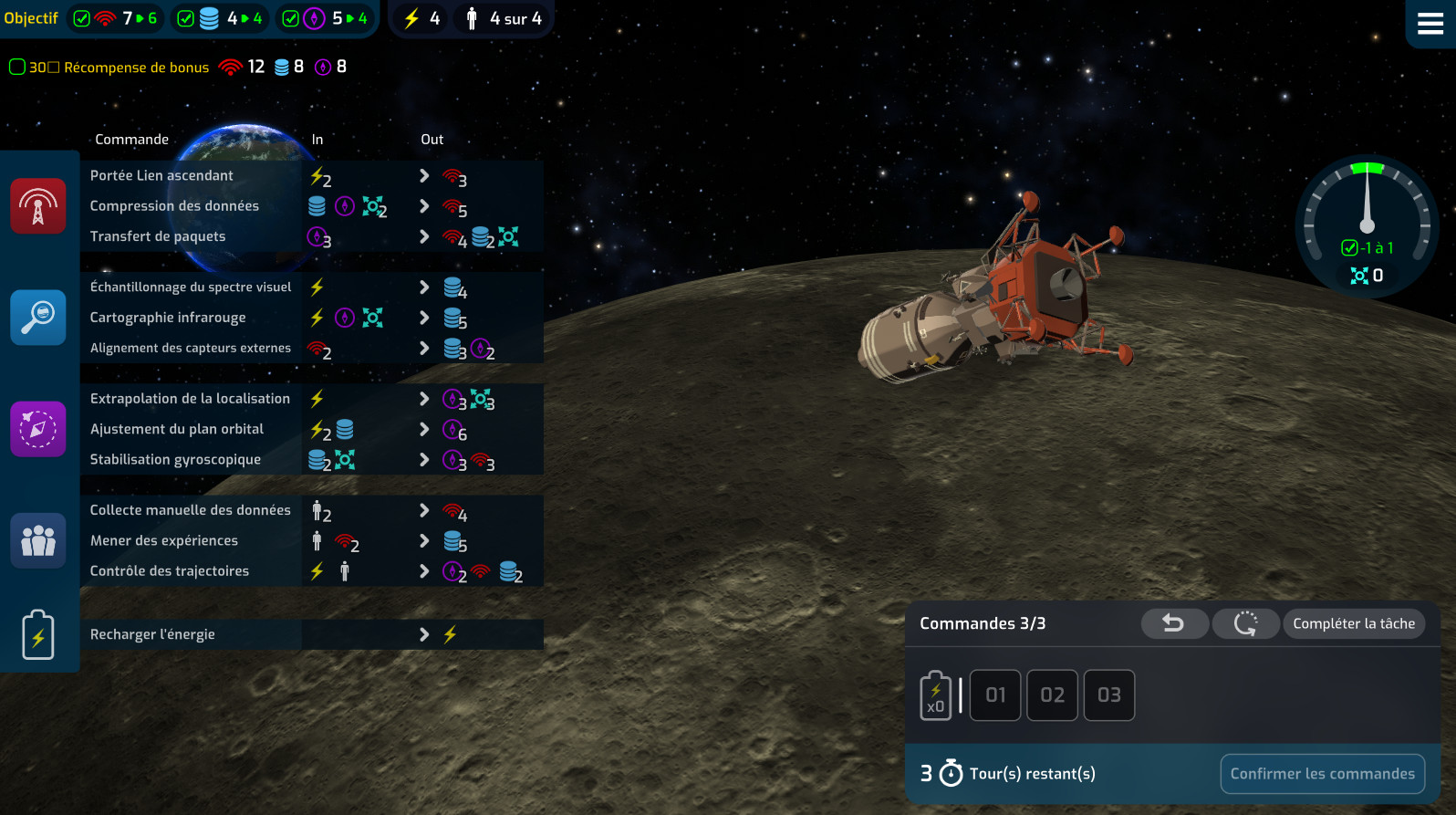Select command slot 02 in the queue
Viewport: 1456px width, 815px height.
(1052, 695)
